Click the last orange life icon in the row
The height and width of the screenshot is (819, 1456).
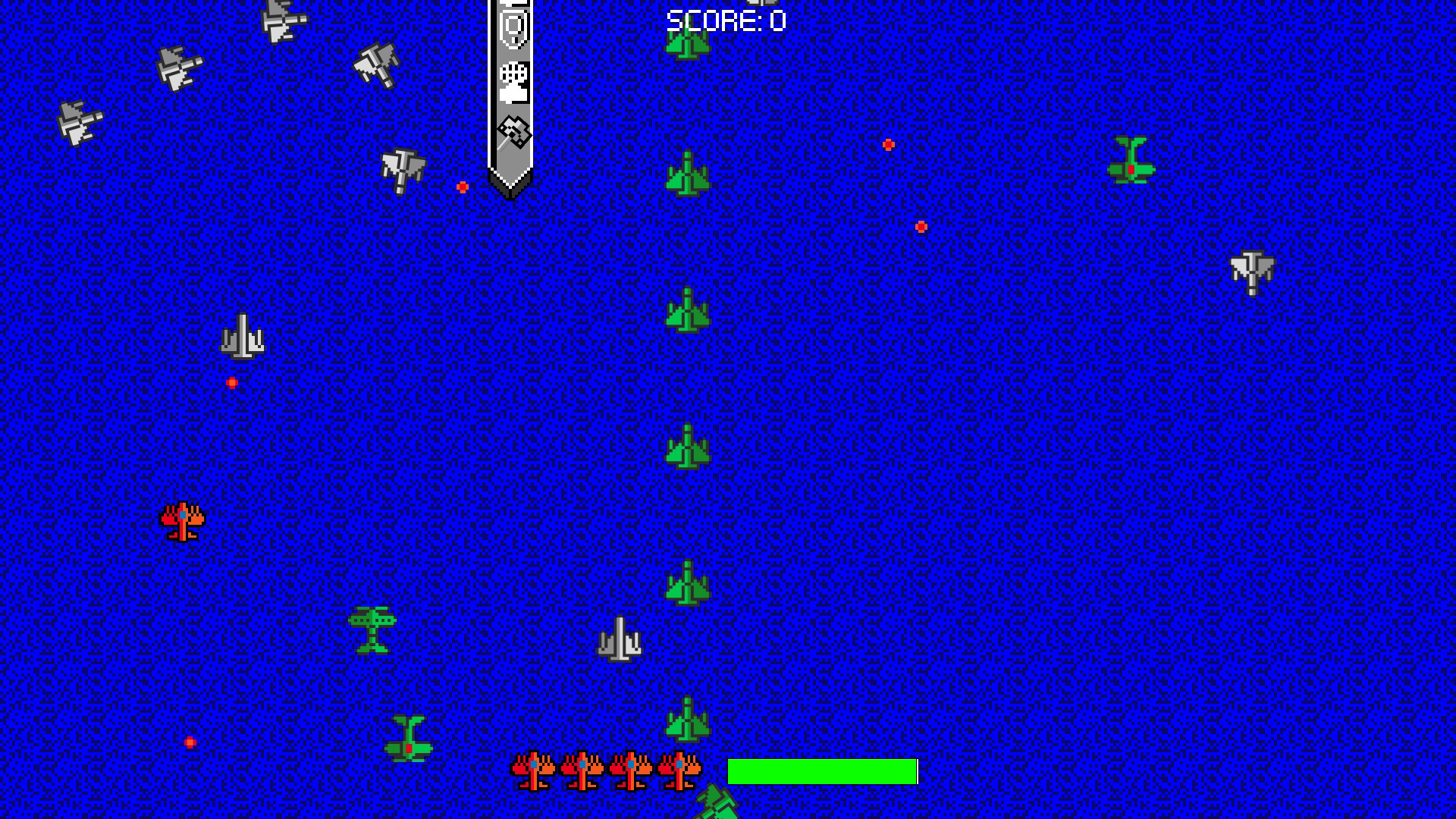pyautogui.click(x=682, y=771)
